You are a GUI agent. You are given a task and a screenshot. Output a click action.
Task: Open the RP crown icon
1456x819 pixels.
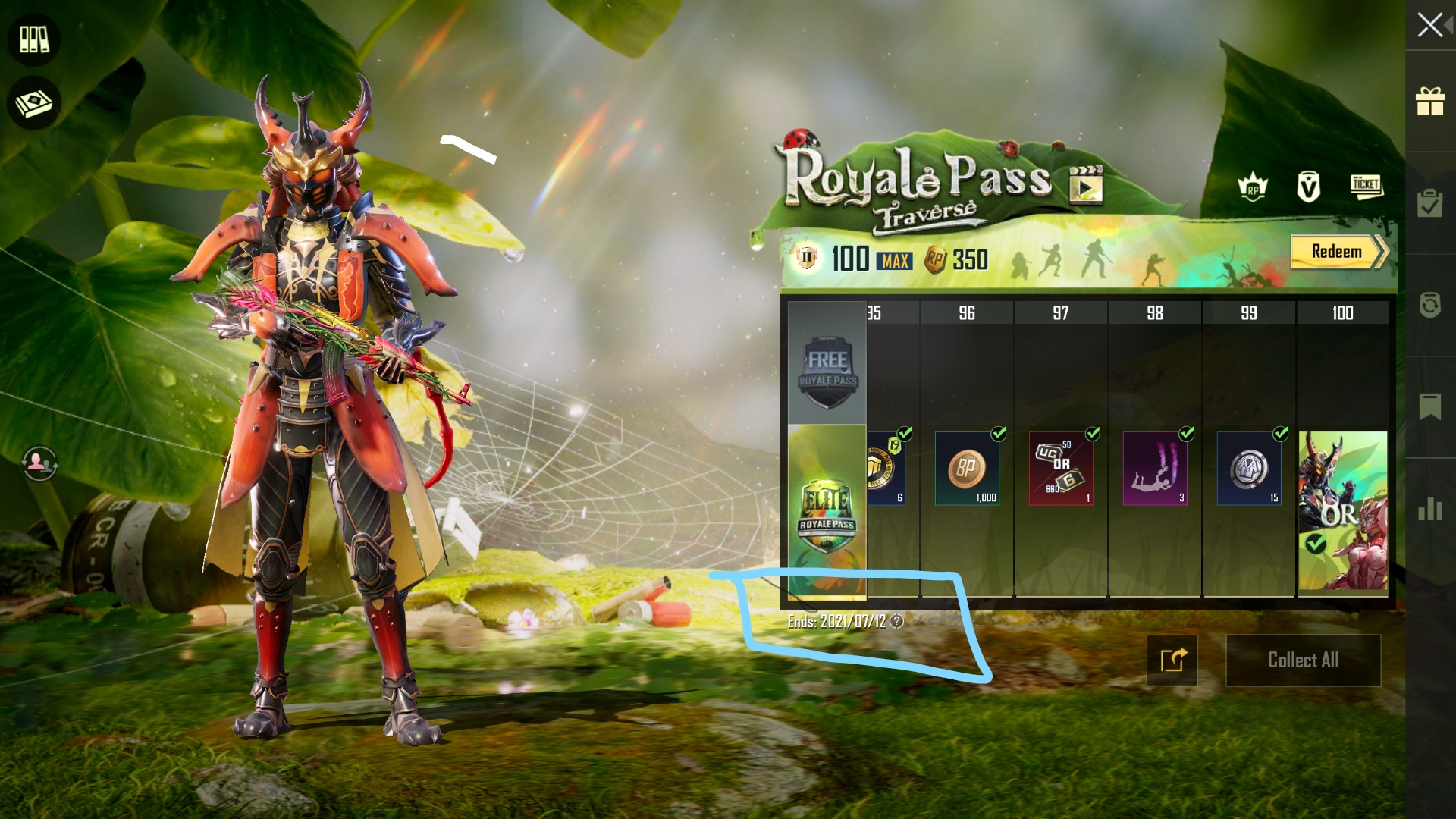1253,187
